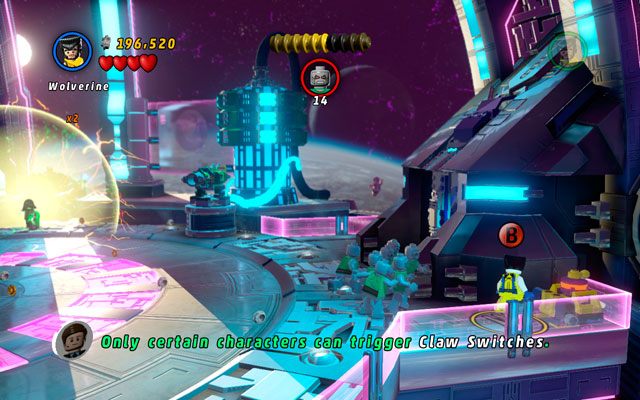Select the Wolverine character portrait
This screenshot has width=640, height=400.
[x=72, y=51]
